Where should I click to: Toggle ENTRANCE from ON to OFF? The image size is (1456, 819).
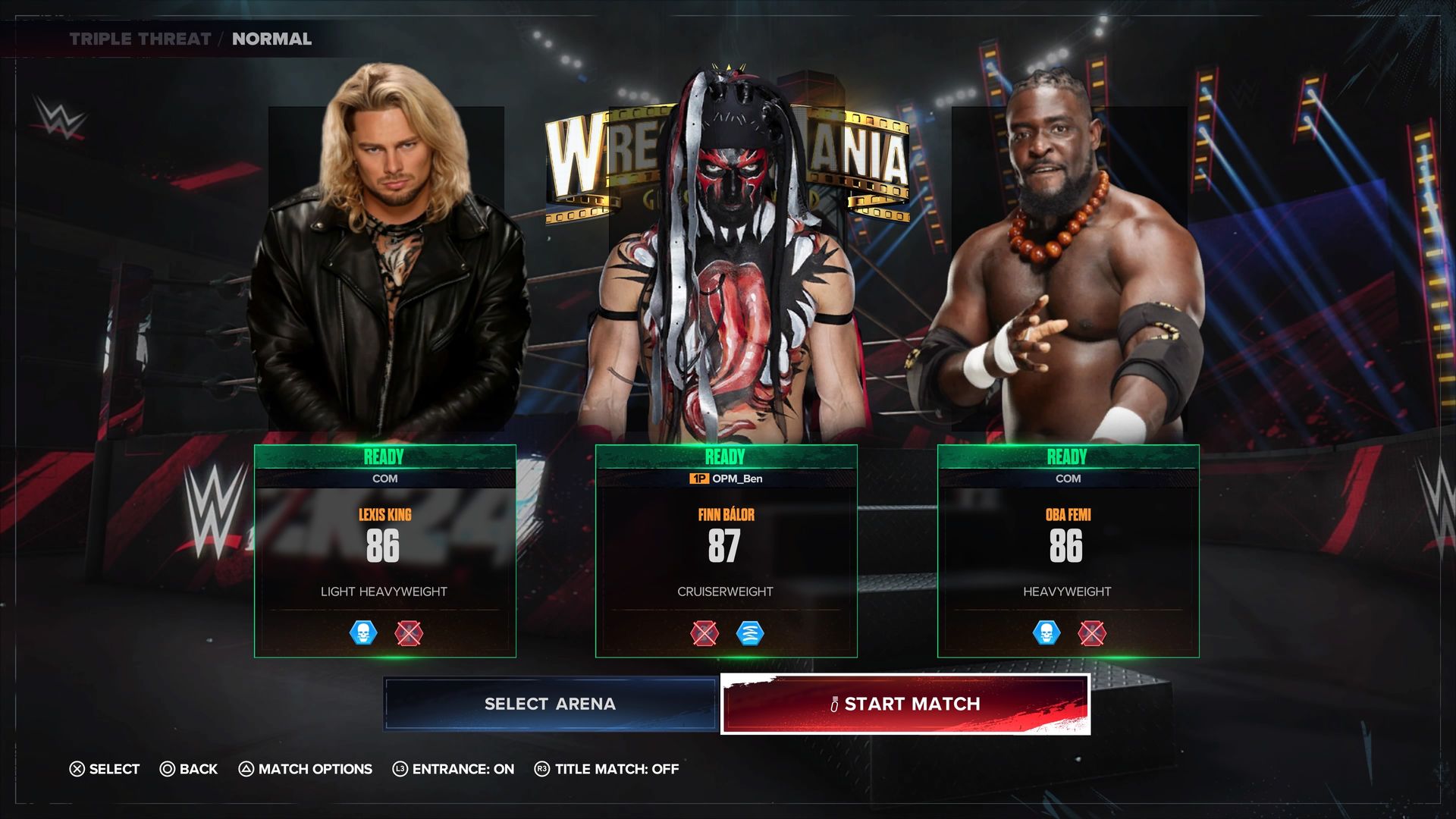[x=400, y=769]
